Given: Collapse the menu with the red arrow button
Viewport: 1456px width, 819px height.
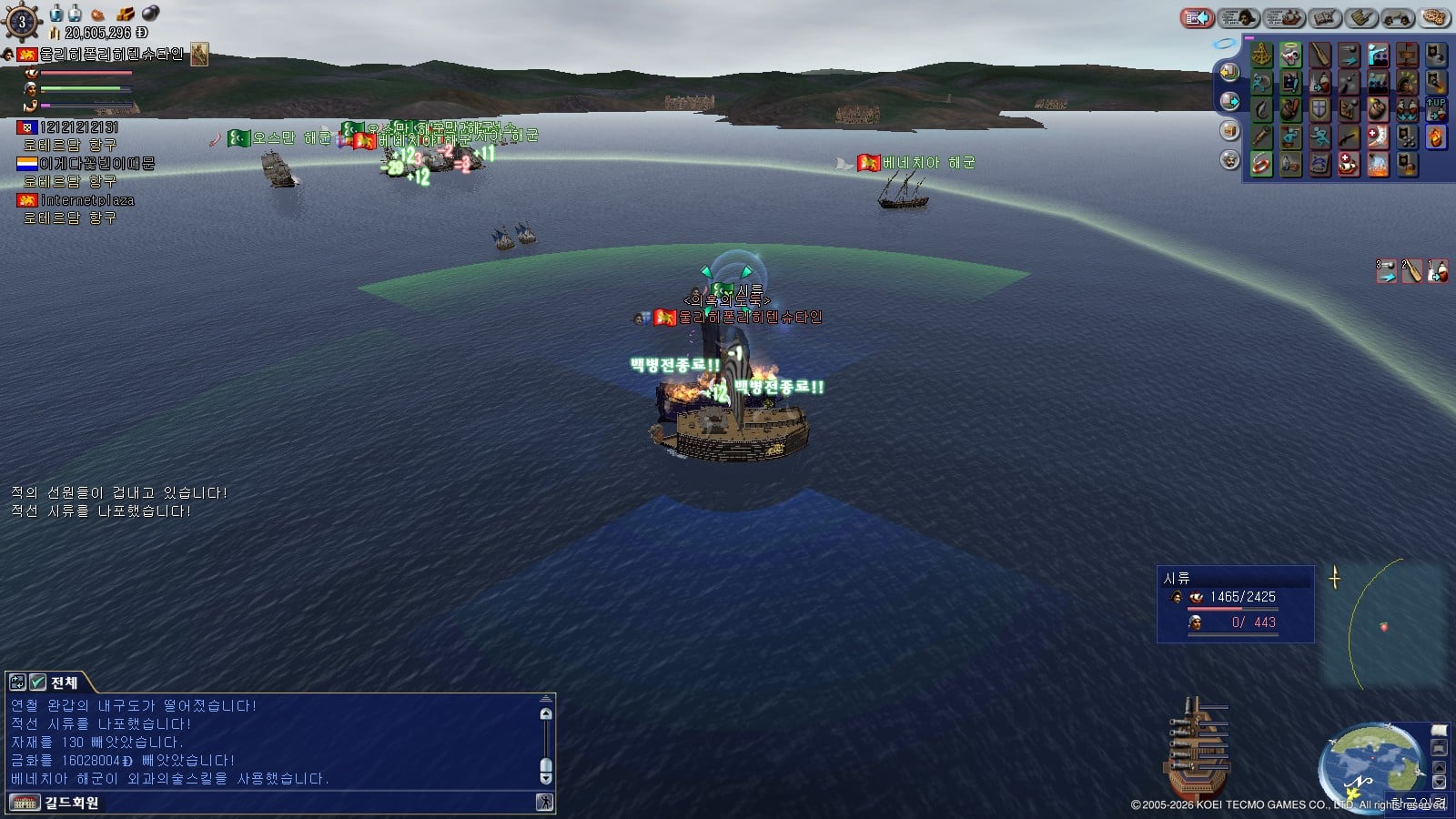Looking at the screenshot, I should [1198, 17].
